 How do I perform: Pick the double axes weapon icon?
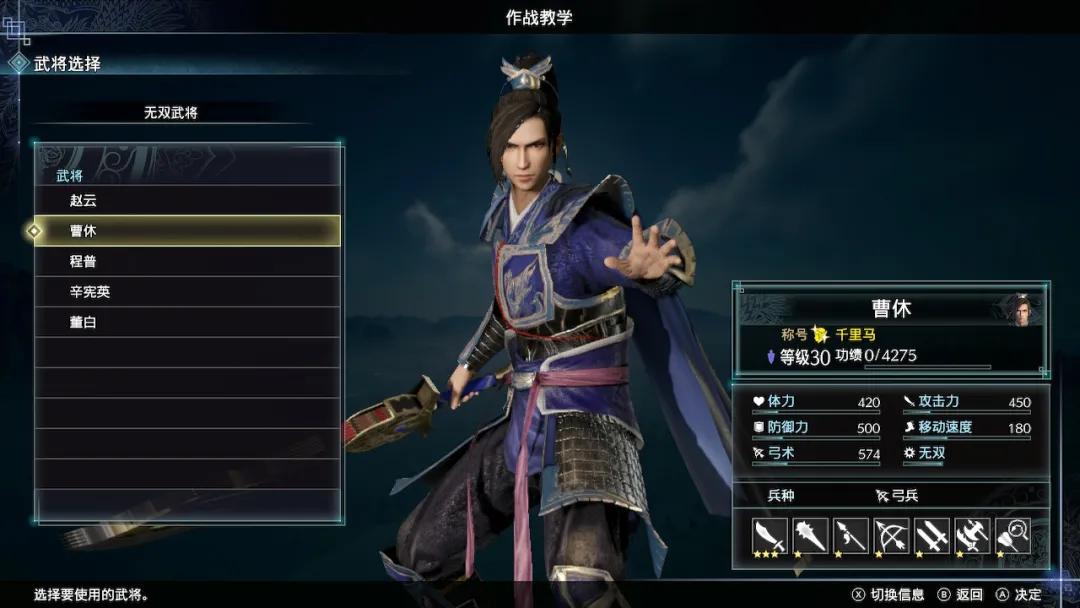point(972,536)
